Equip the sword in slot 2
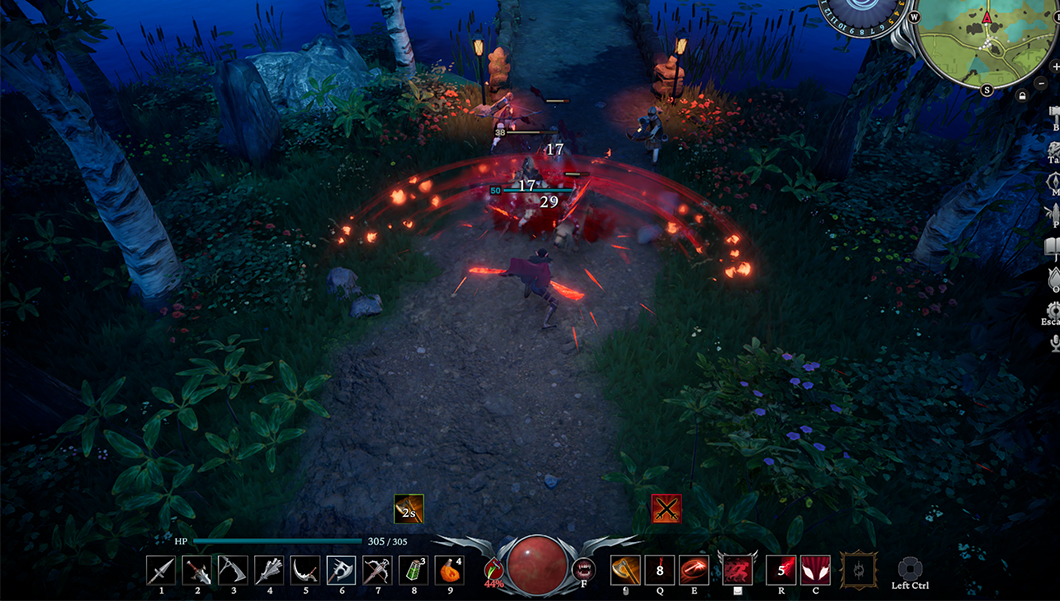Viewport: 1060px width, 601px height. tap(197, 570)
